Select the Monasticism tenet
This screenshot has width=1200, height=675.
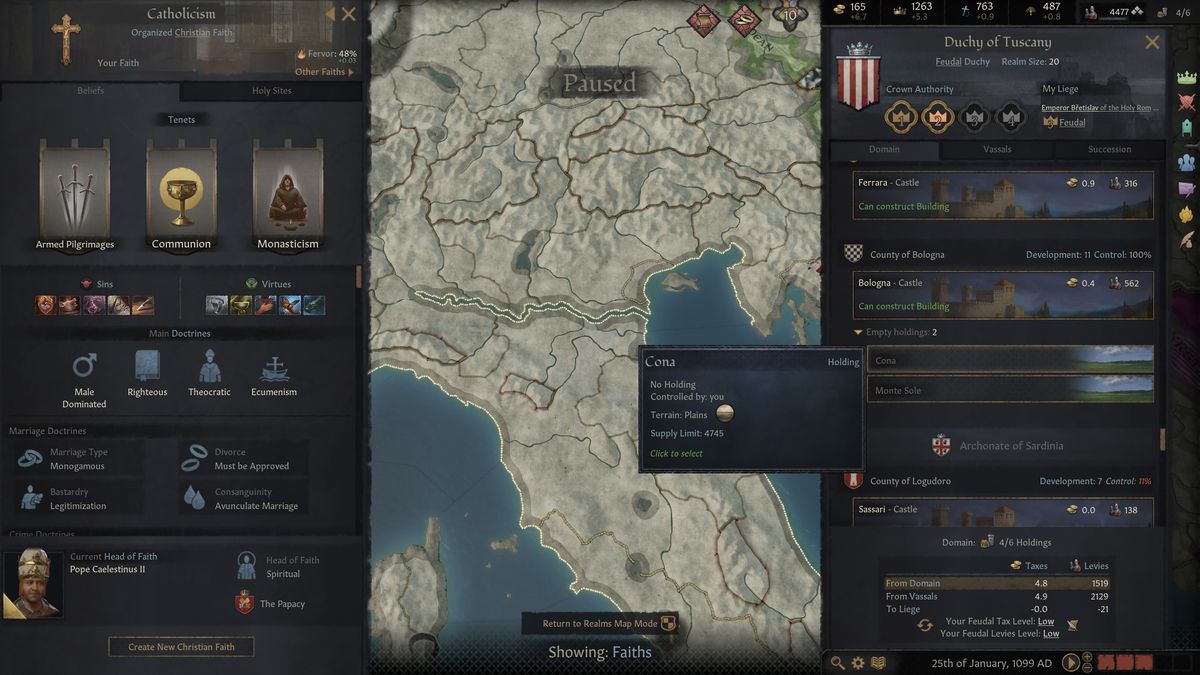[288, 195]
